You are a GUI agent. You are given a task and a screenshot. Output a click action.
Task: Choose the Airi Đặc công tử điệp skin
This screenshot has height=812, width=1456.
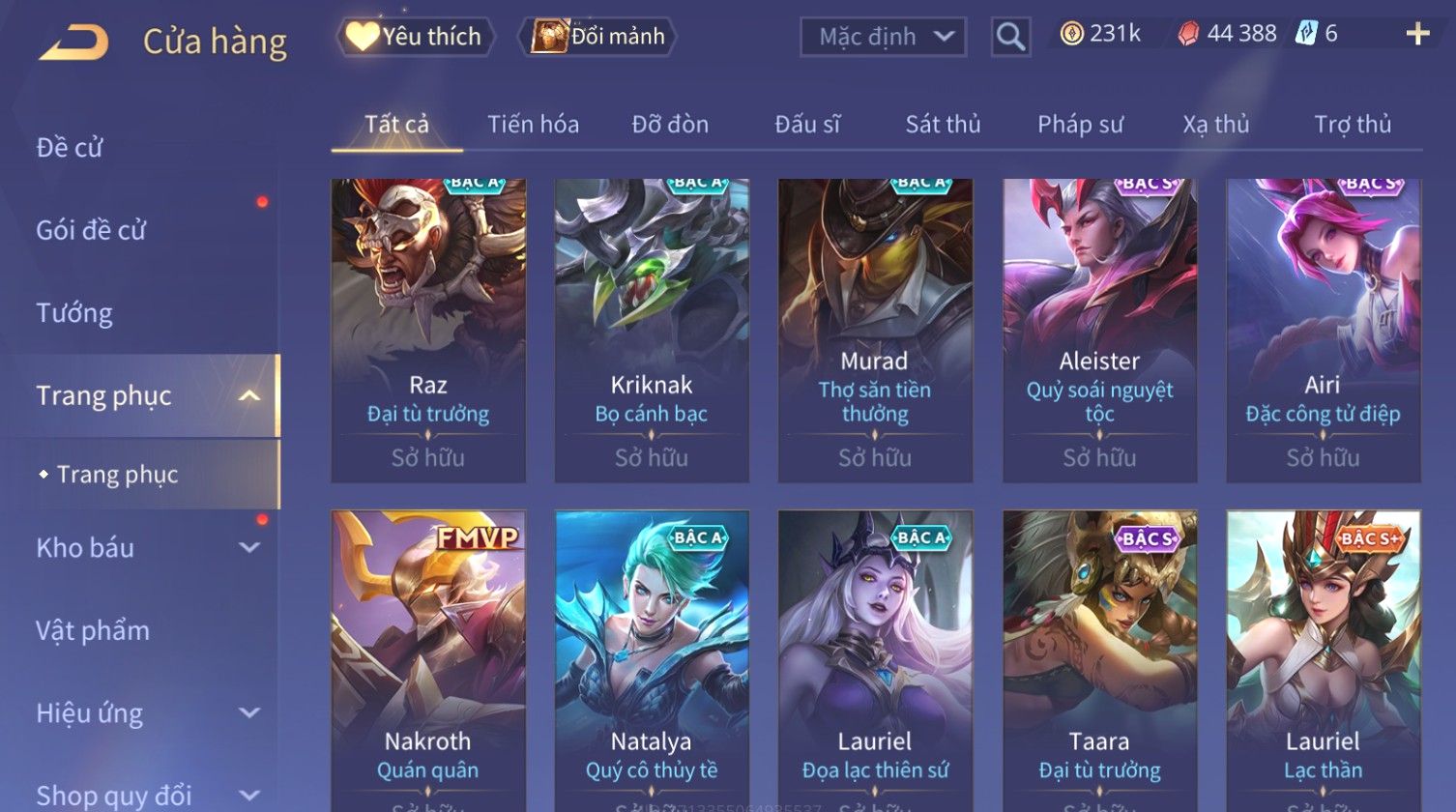(x=1323, y=329)
